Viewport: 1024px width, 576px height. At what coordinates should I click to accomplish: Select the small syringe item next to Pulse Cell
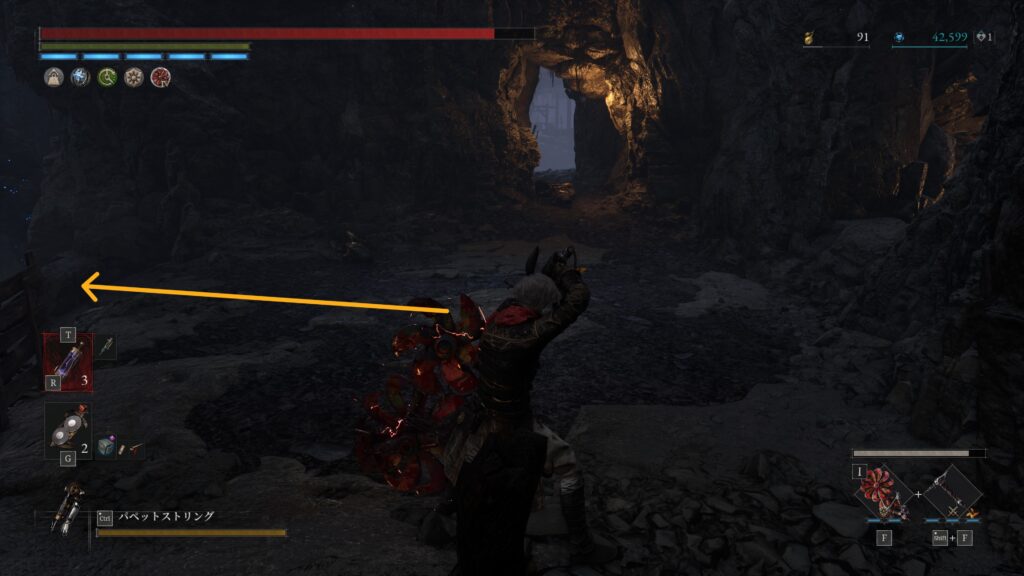point(106,346)
